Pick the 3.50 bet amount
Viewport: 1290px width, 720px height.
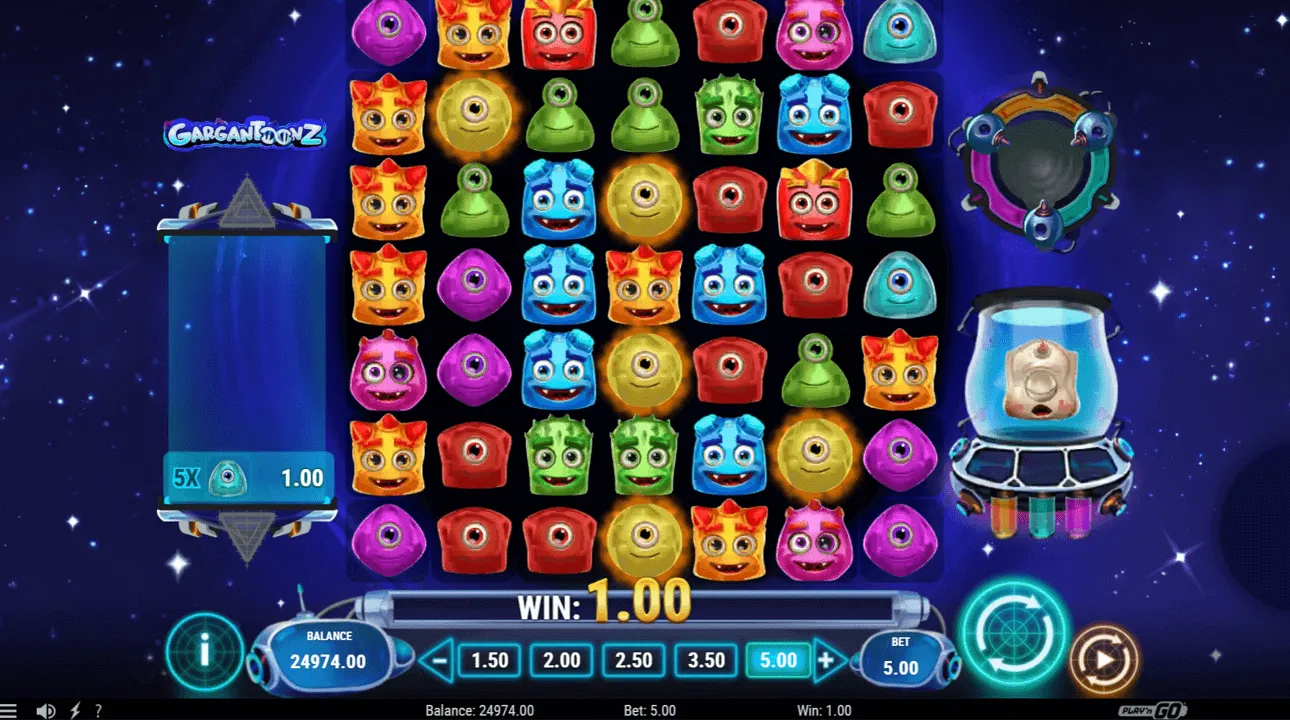click(x=706, y=660)
